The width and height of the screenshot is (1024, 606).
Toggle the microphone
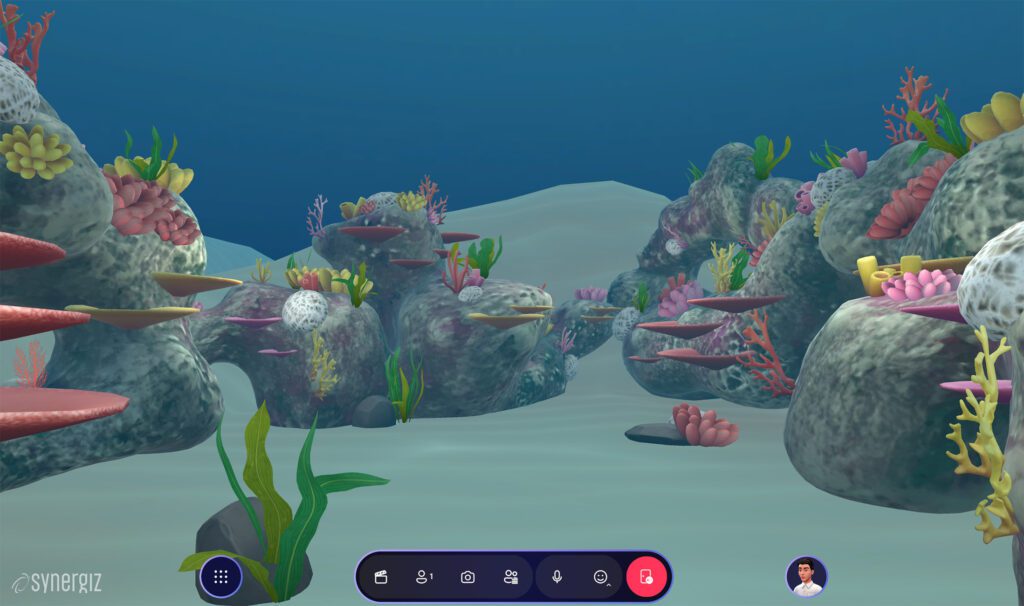click(x=557, y=577)
